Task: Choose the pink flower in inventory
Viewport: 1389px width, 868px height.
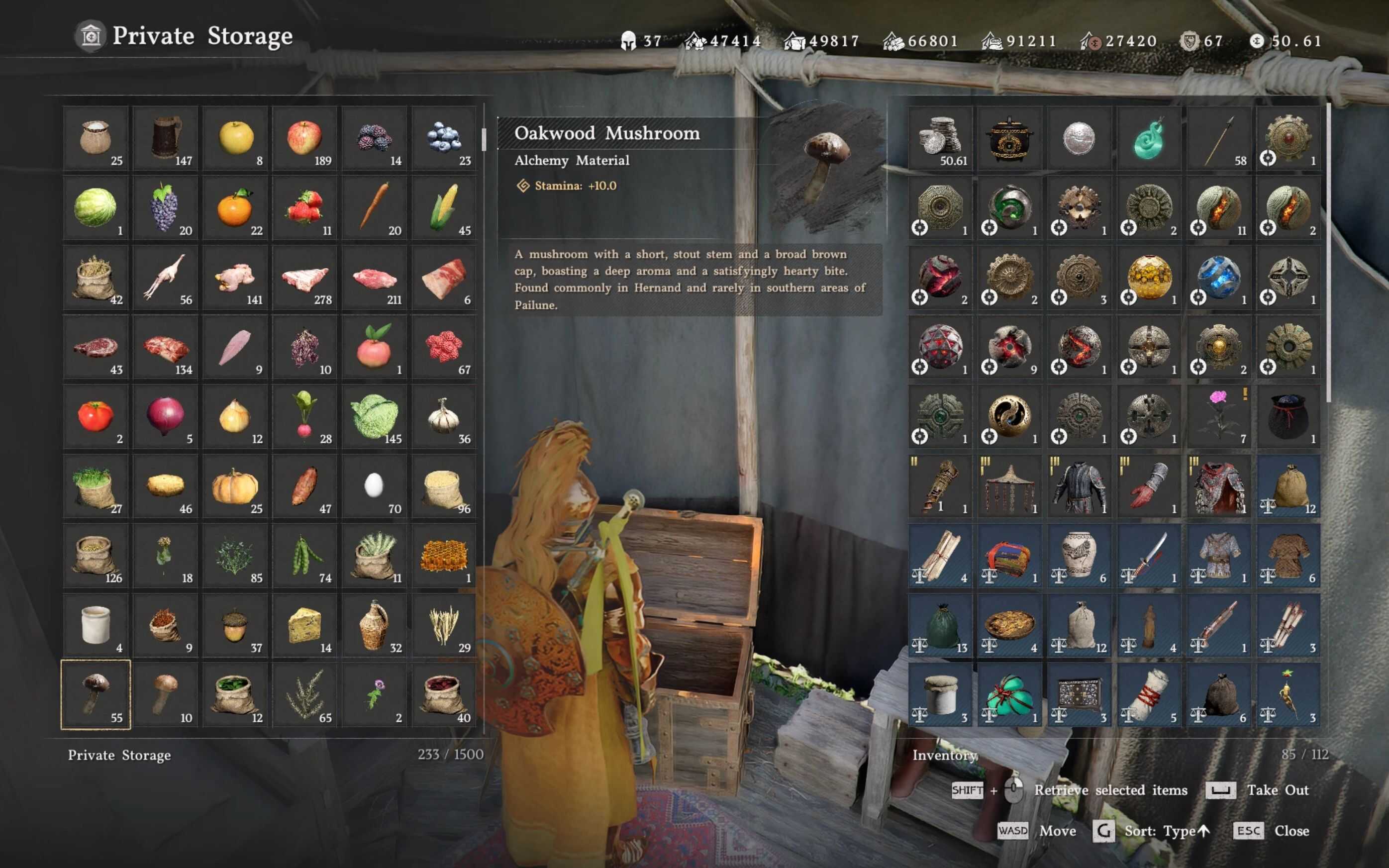Action: (1218, 416)
